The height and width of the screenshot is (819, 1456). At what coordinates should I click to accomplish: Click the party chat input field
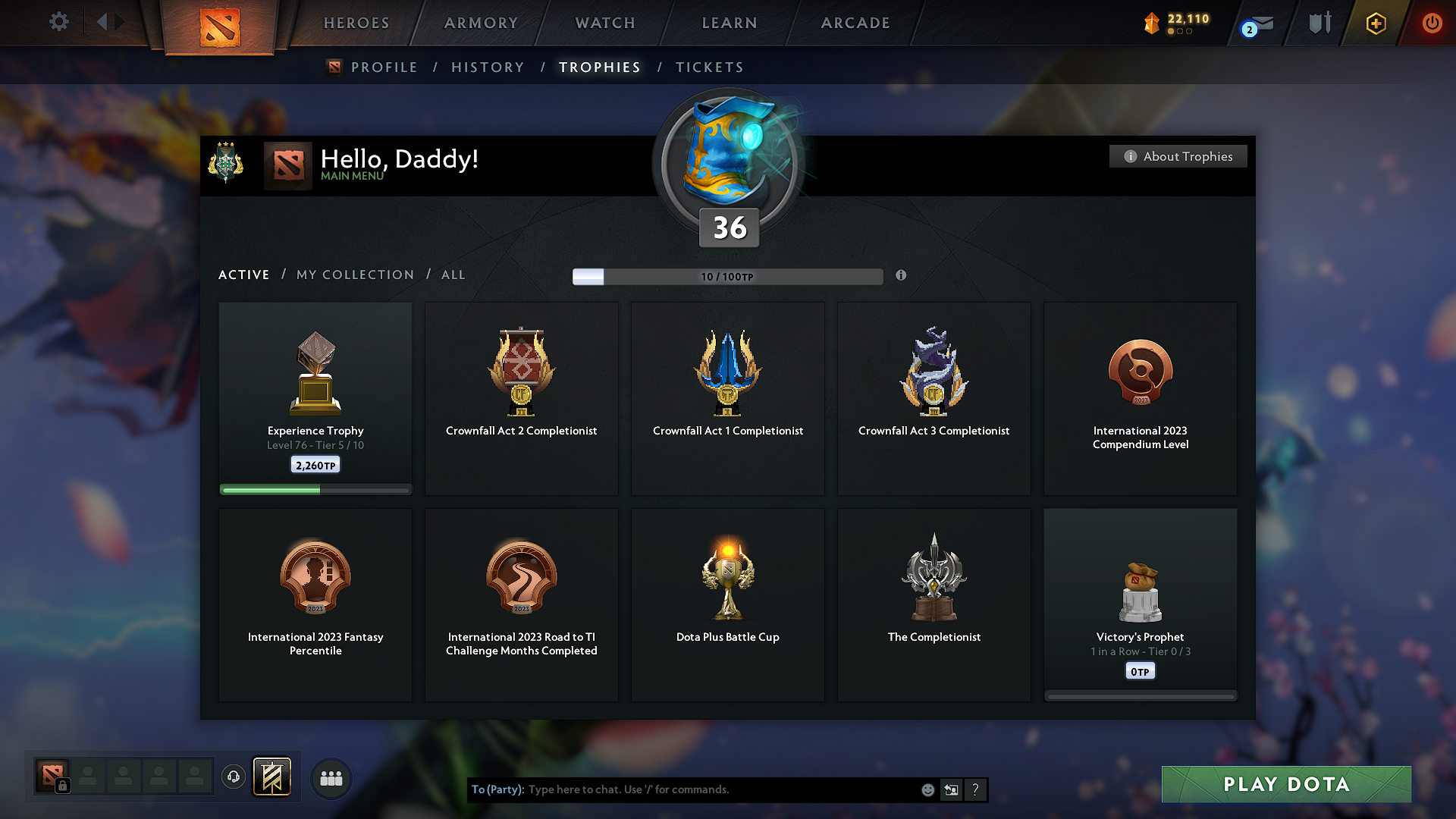point(682,789)
